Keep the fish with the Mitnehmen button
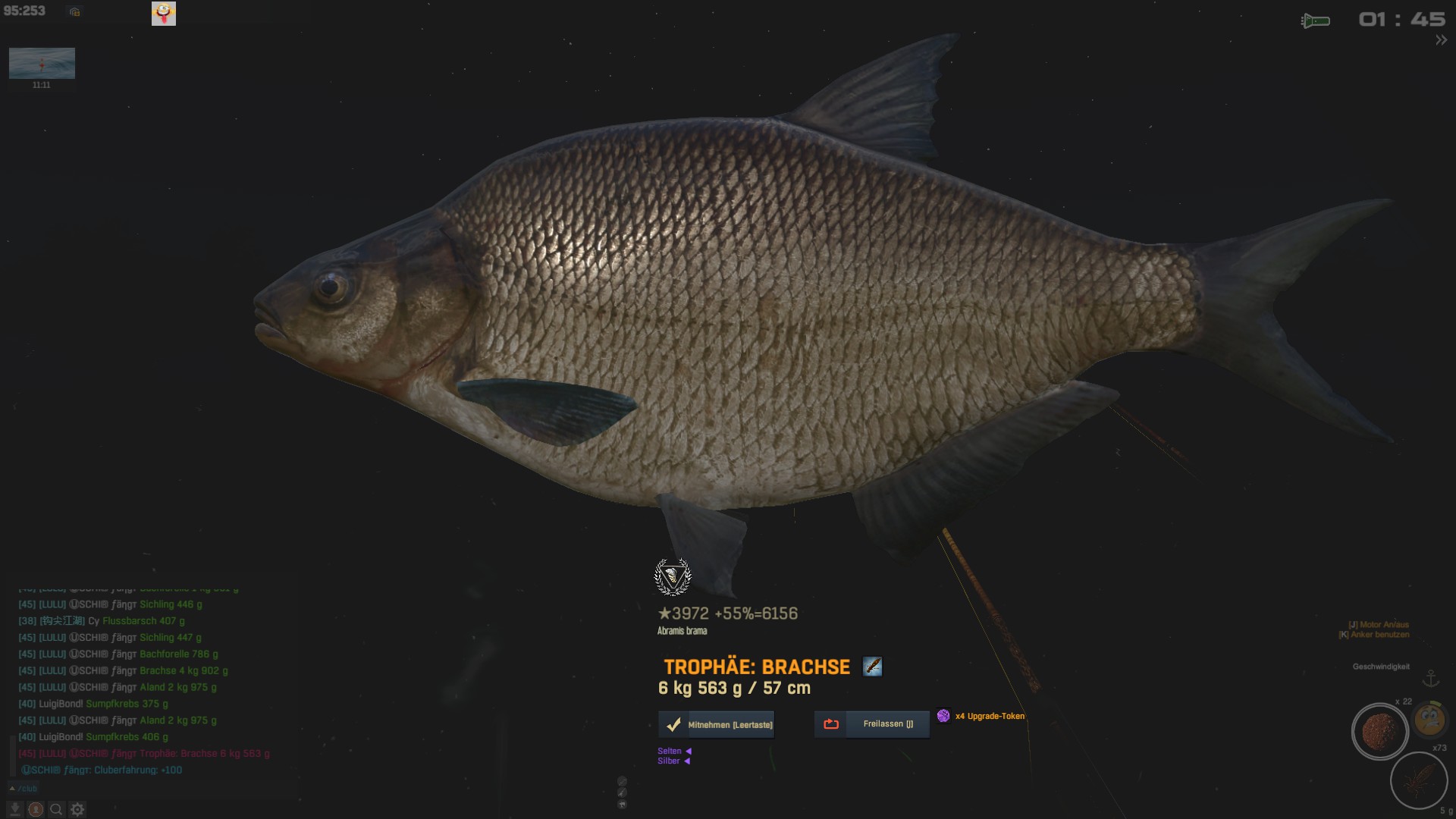This screenshot has width=1456, height=819. tap(716, 725)
